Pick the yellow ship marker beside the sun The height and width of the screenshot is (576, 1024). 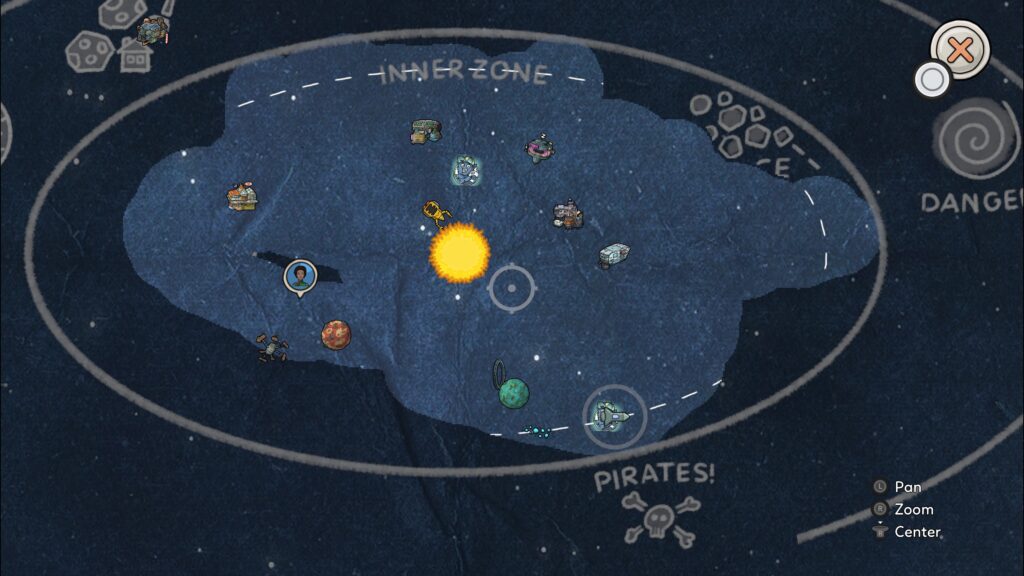[x=435, y=211]
